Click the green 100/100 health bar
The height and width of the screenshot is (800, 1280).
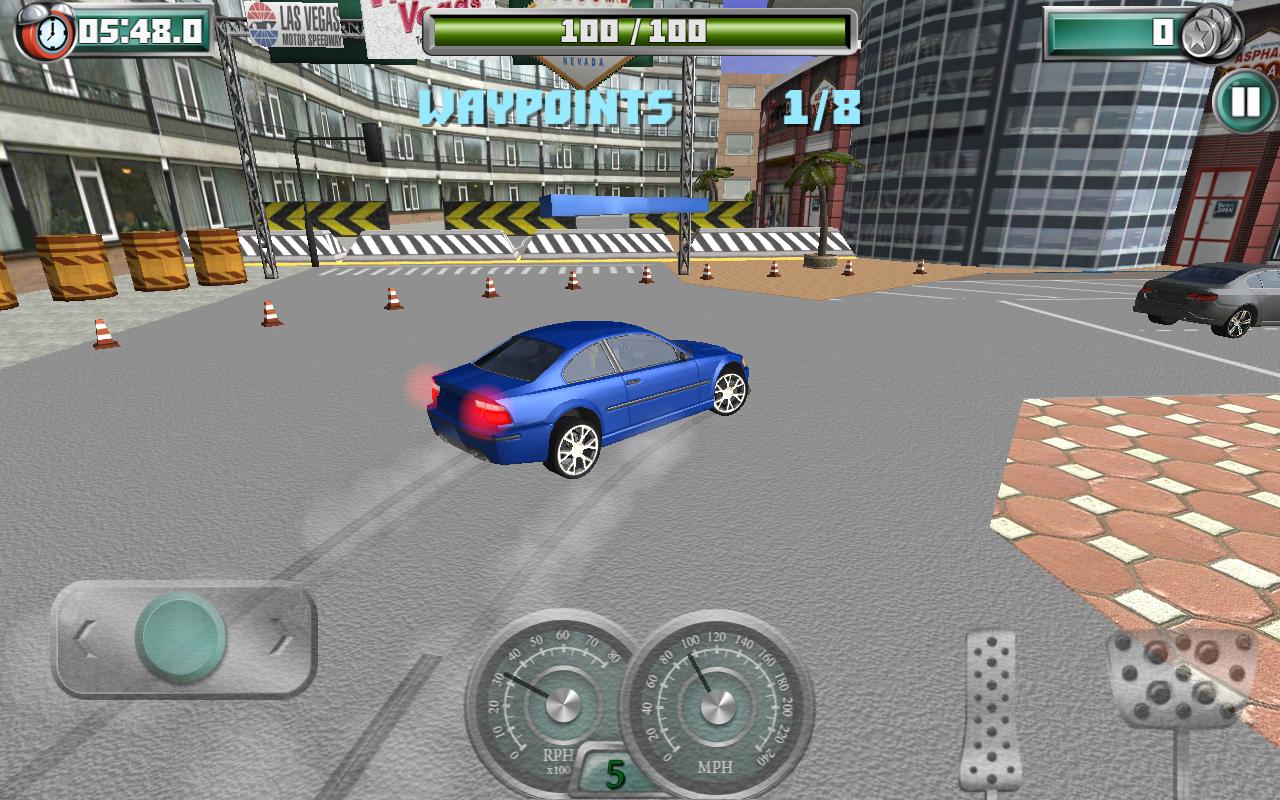640,30
